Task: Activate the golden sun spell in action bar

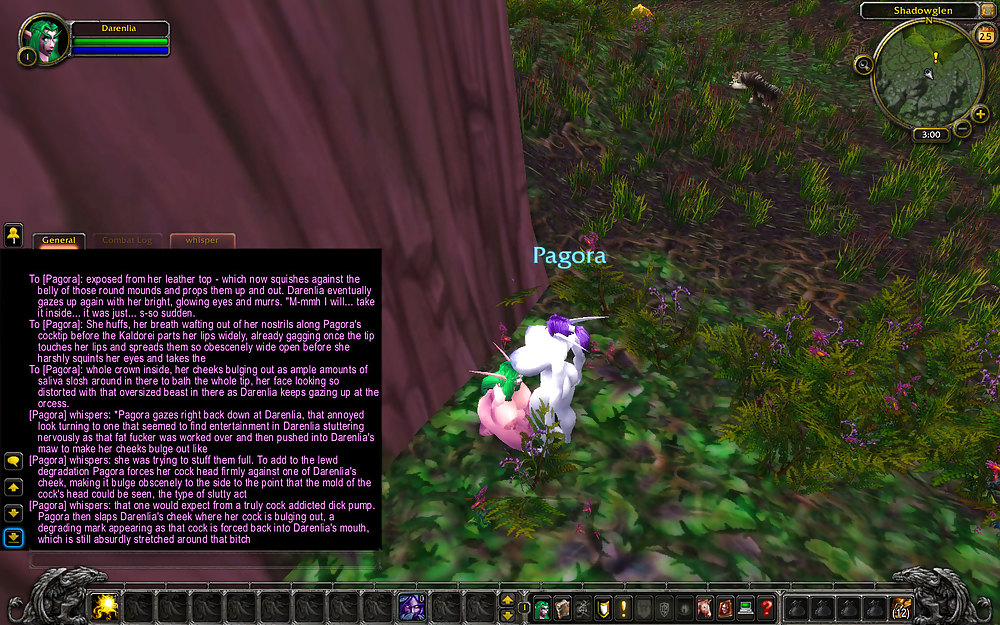Action: pyautogui.click(x=105, y=606)
